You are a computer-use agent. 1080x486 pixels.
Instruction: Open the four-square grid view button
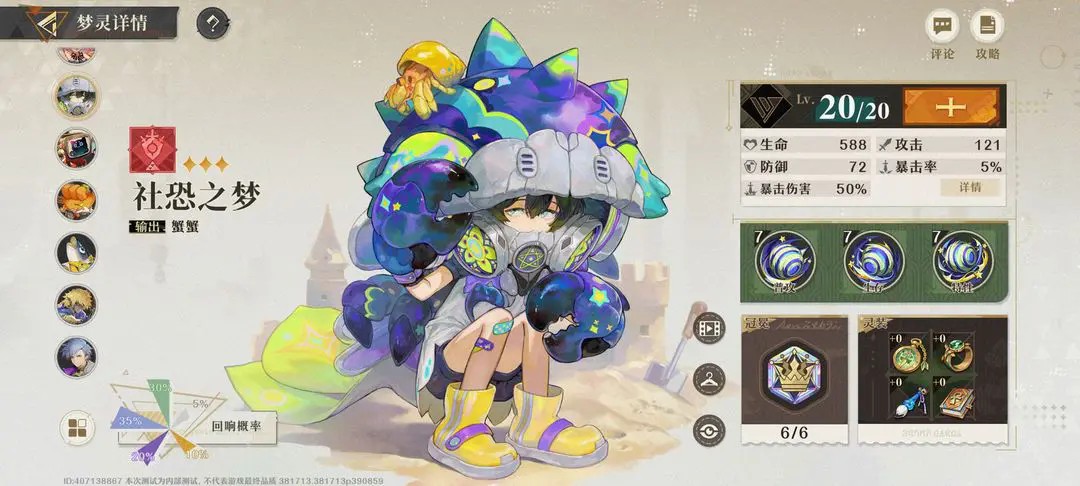coord(76,429)
